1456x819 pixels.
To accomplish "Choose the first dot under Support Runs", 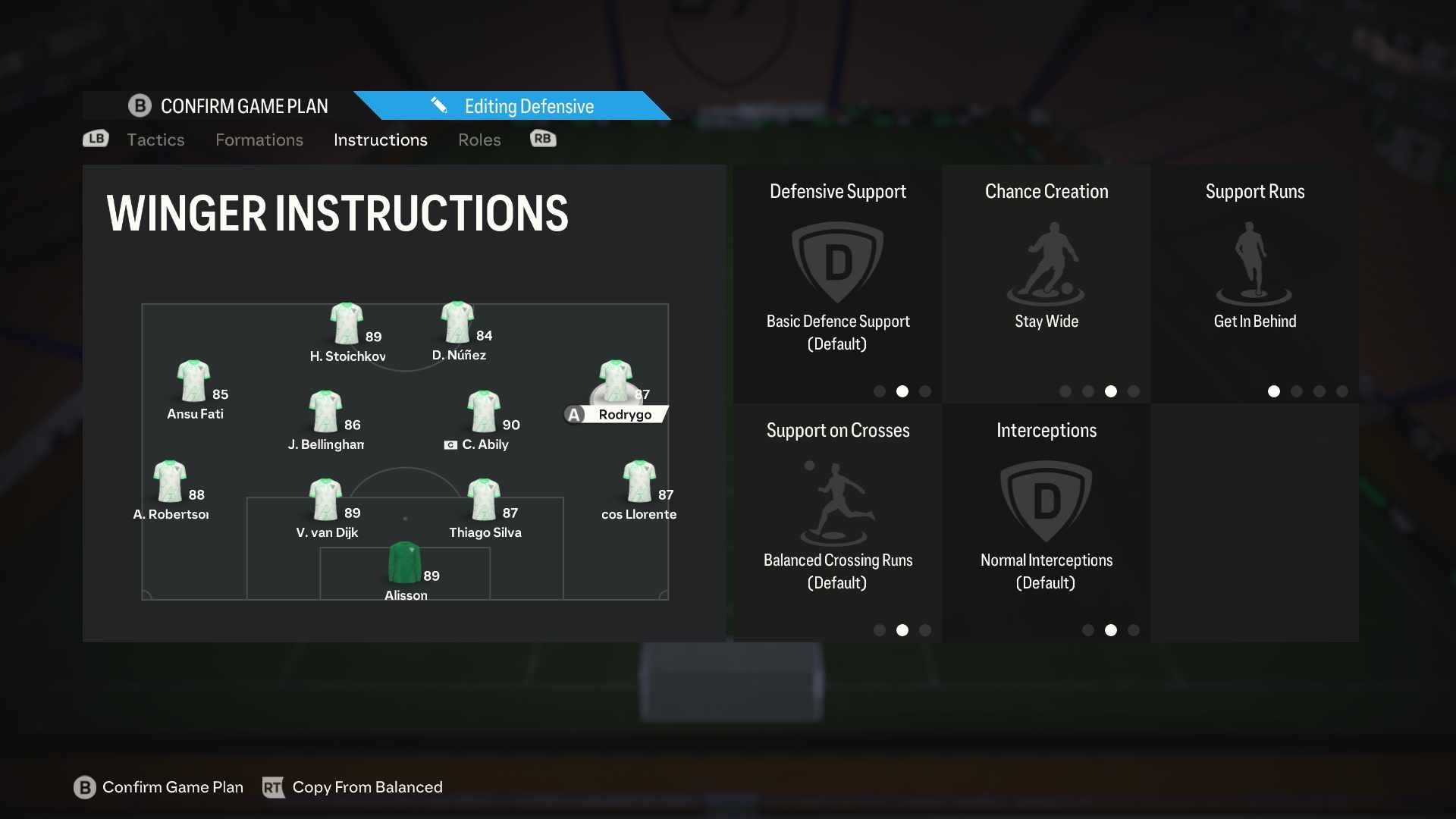I will [1274, 391].
